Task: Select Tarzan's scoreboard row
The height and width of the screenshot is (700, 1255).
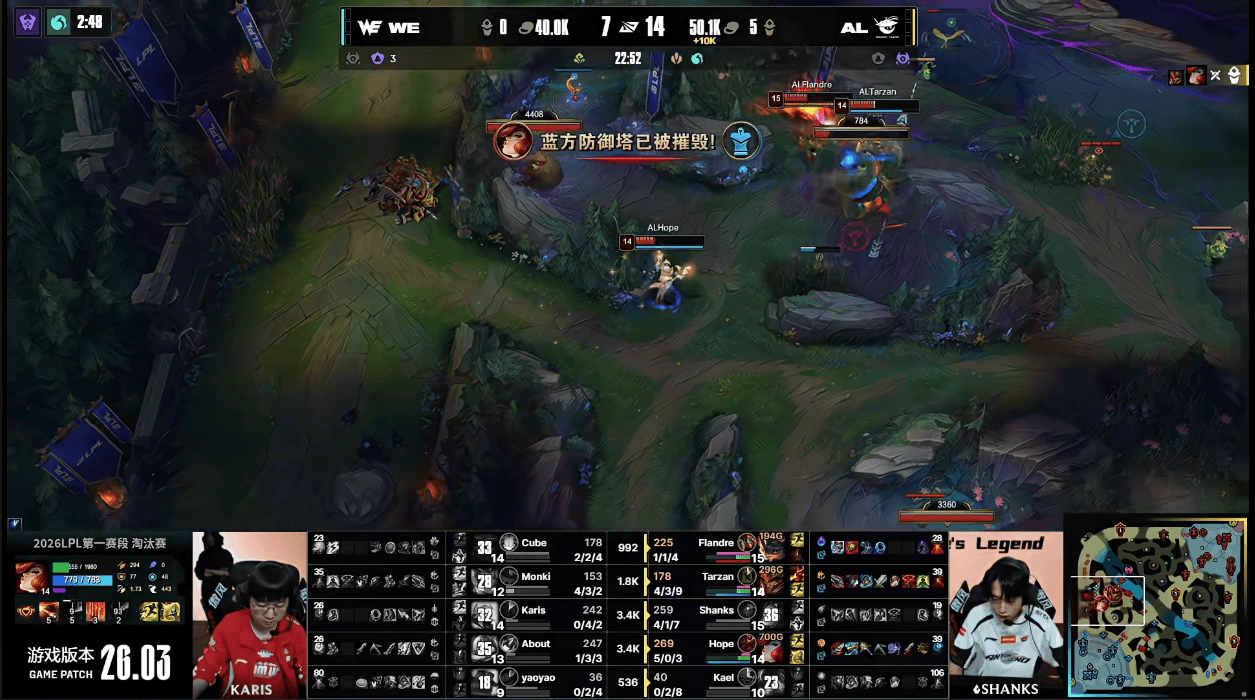Action: [x=718, y=582]
